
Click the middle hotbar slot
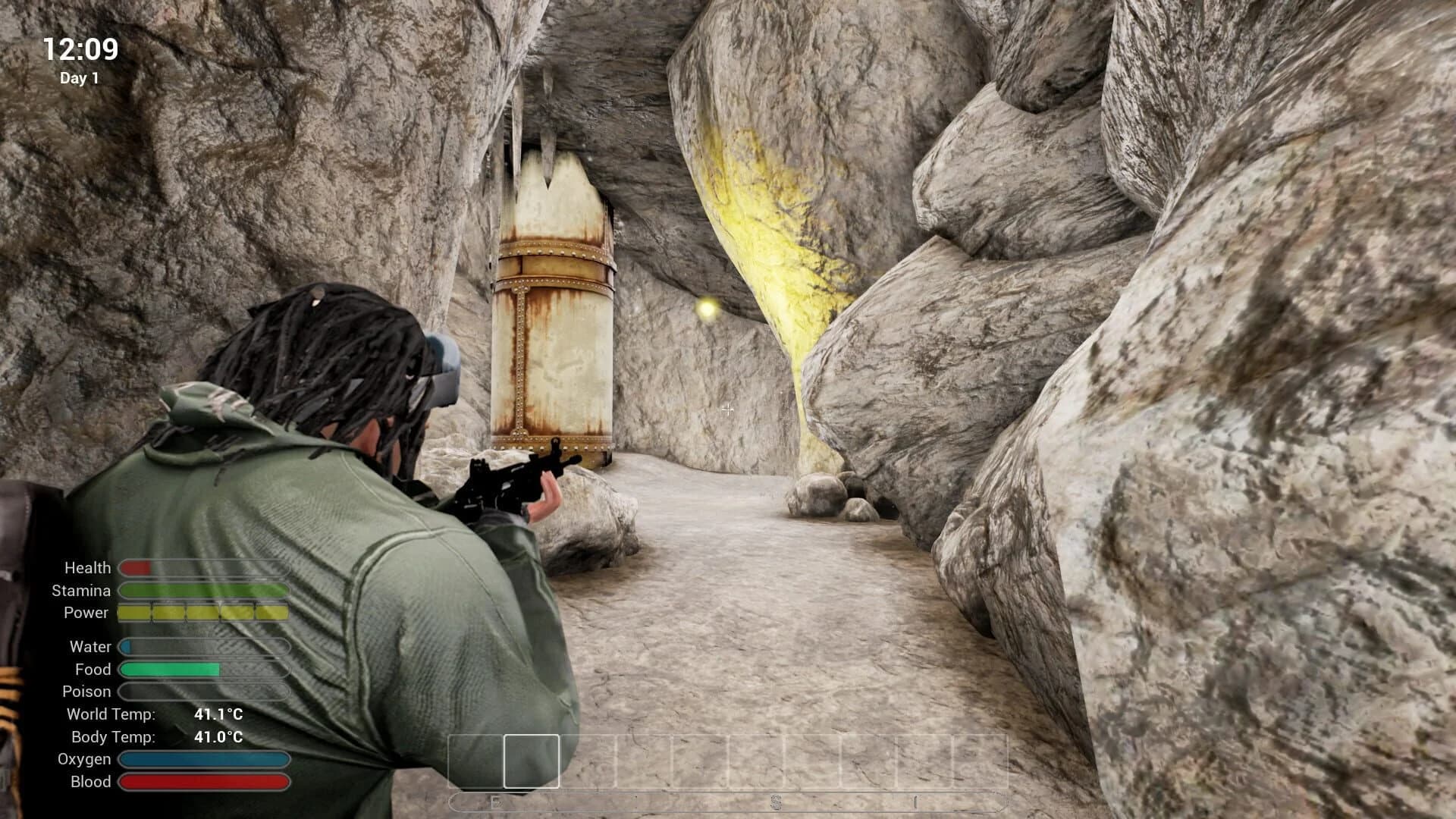tap(757, 761)
